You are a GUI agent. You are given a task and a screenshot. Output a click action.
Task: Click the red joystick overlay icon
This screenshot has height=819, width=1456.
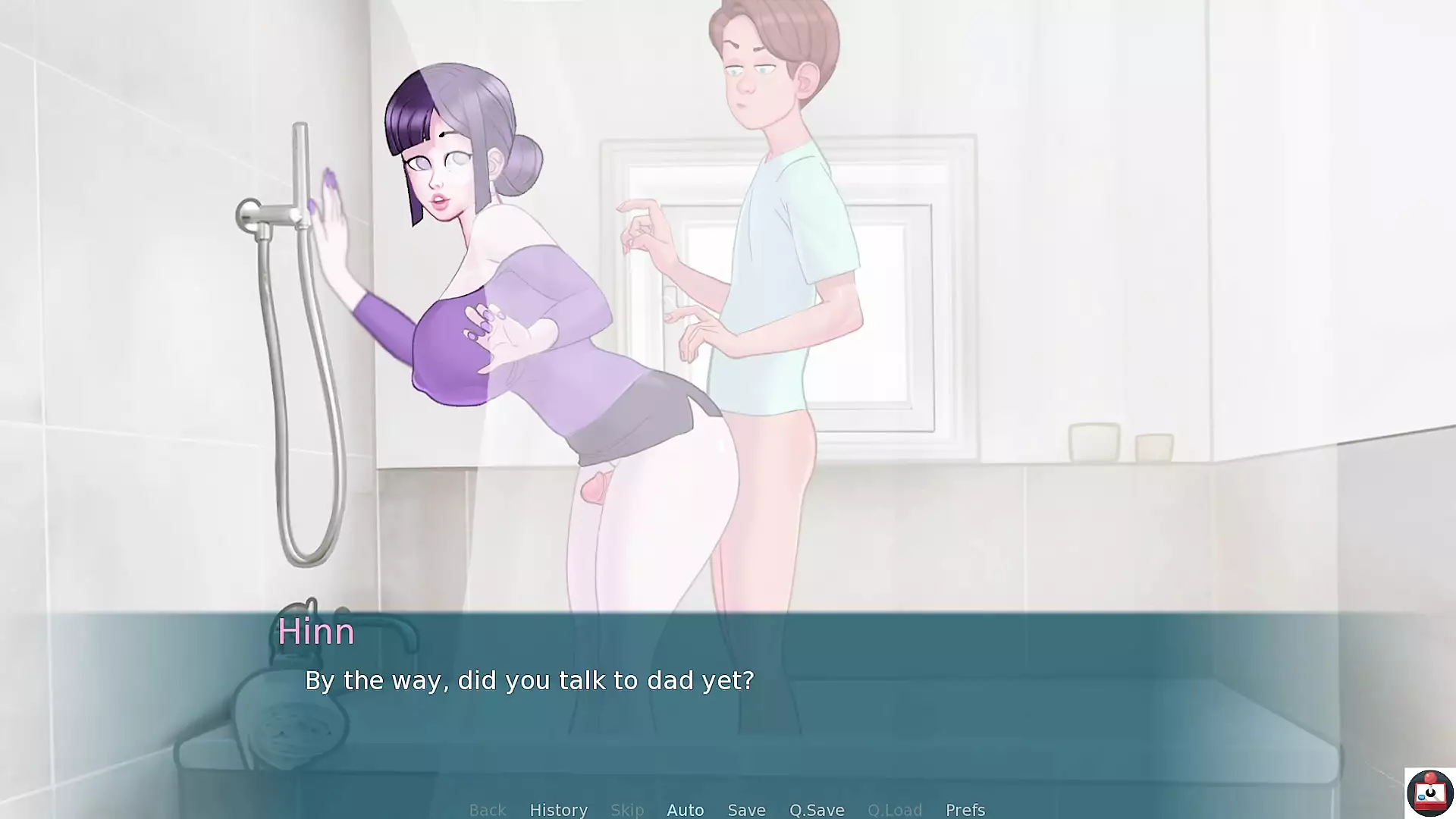tap(1429, 793)
